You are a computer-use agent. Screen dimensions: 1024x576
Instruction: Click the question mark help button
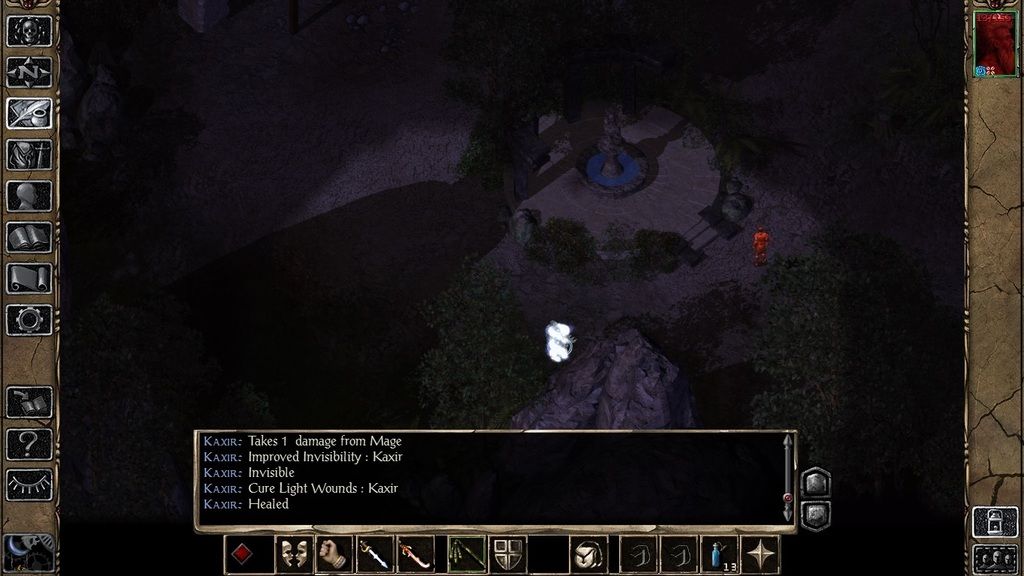29,443
